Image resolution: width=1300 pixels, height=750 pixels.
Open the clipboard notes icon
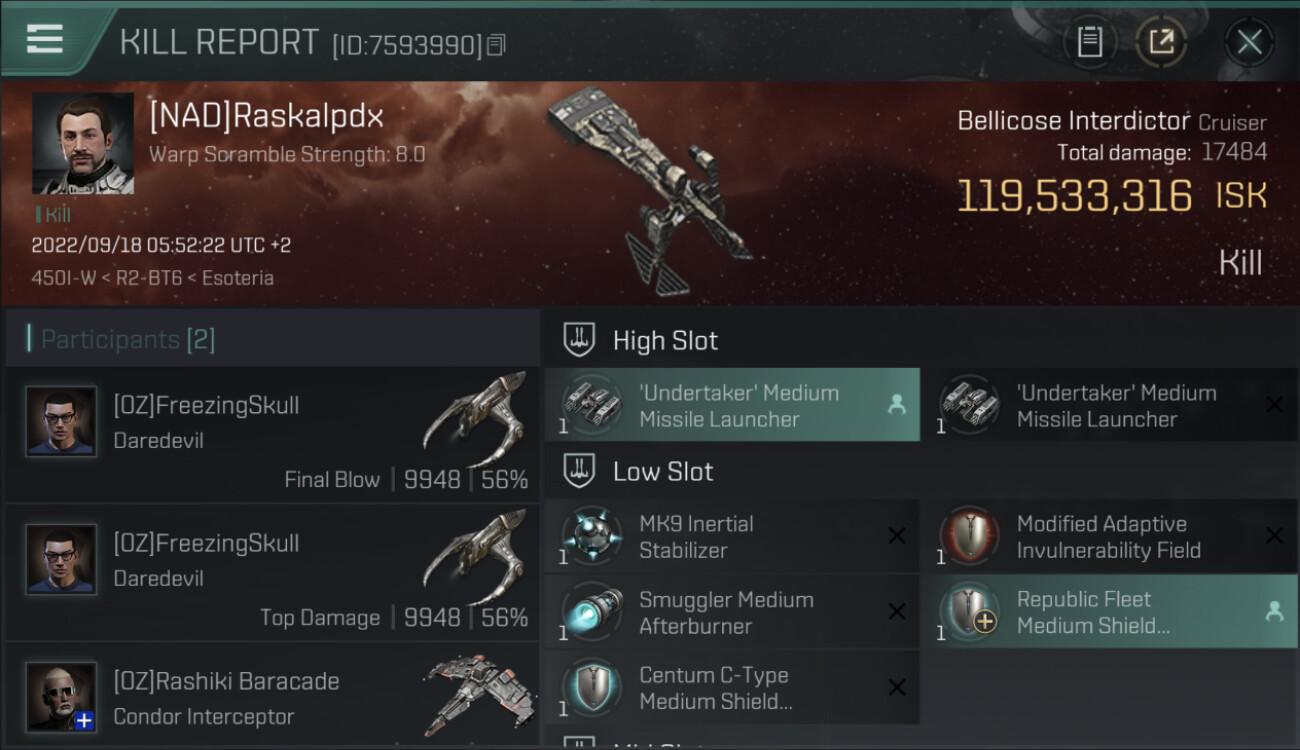pyautogui.click(x=1089, y=42)
